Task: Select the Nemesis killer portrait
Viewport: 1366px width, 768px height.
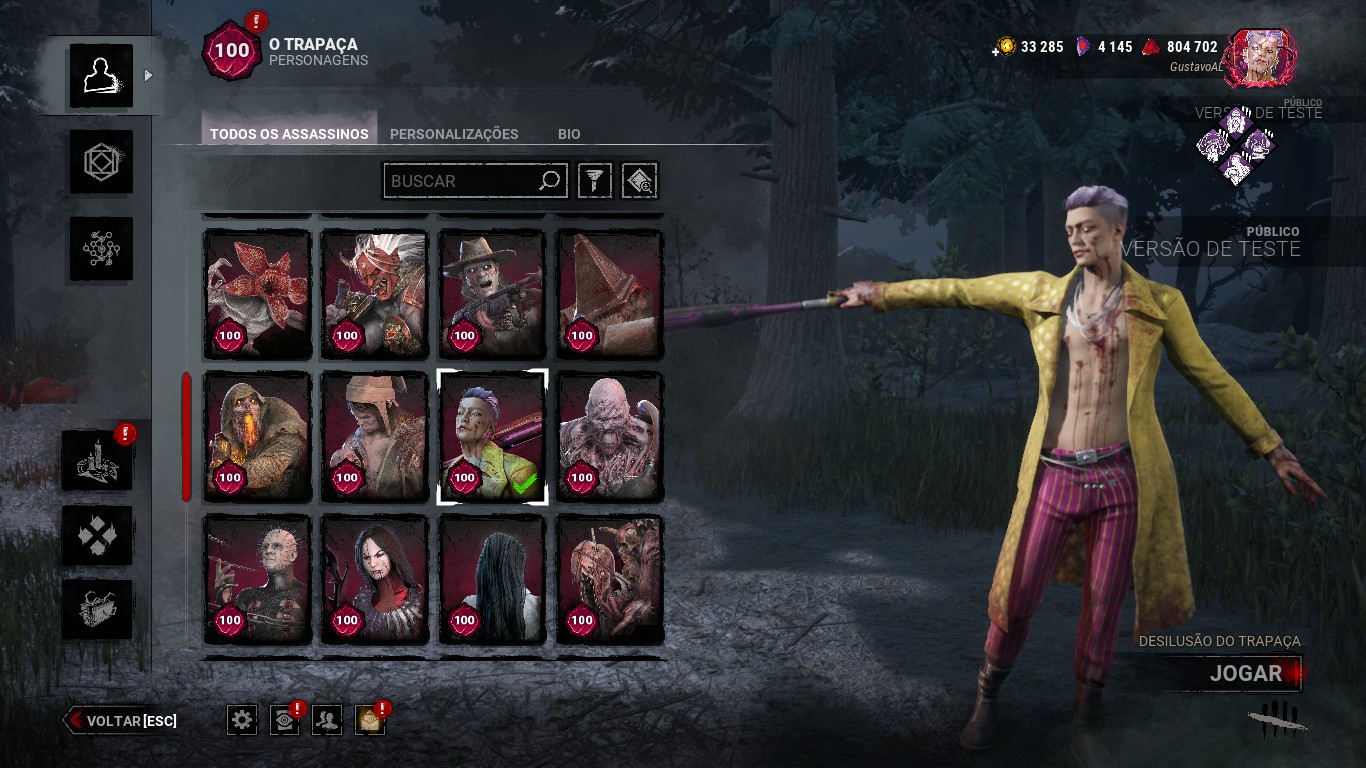Action: point(609,436)
